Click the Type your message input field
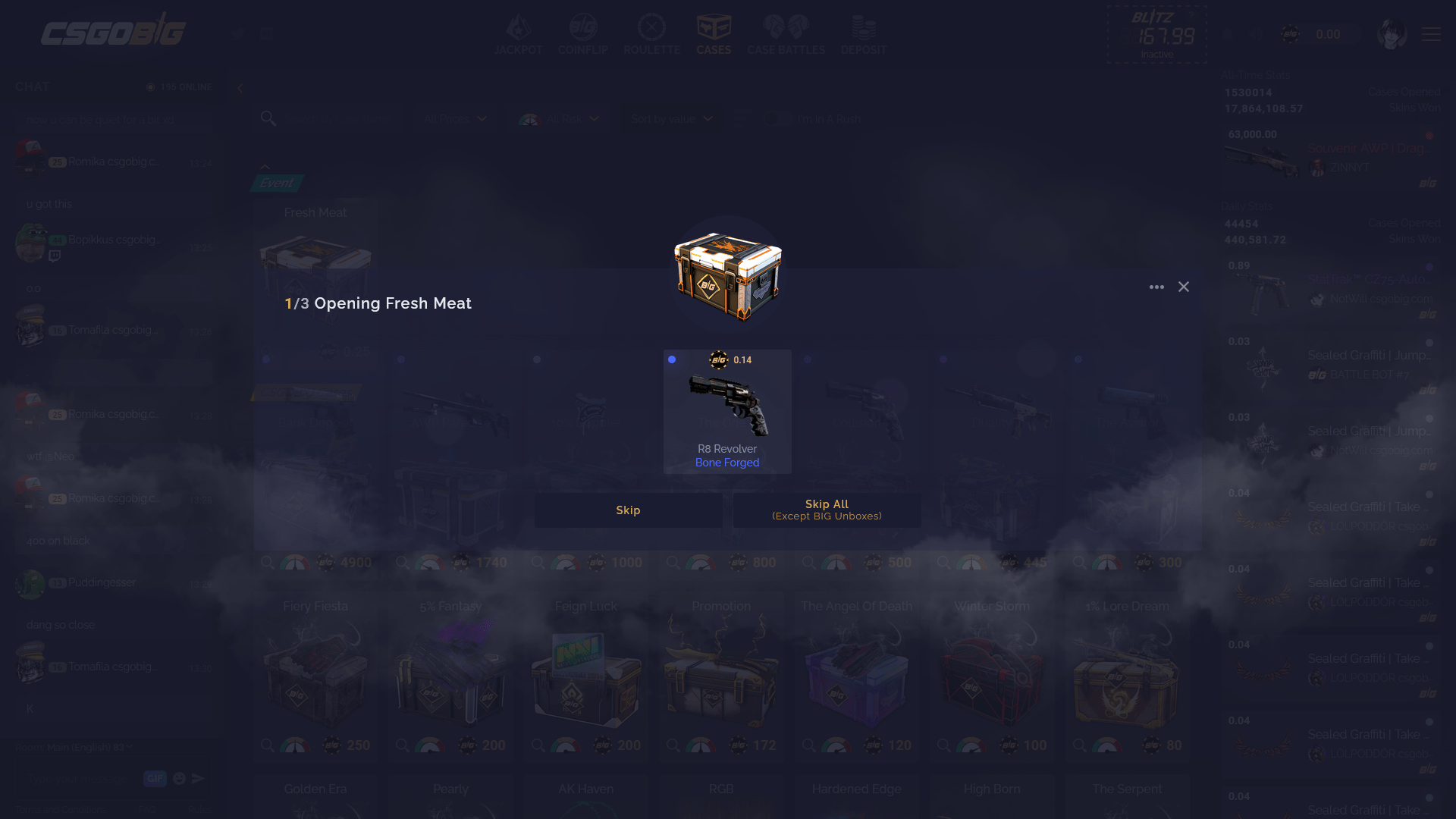Screen dimensions: 1456x819 (76, 778)
